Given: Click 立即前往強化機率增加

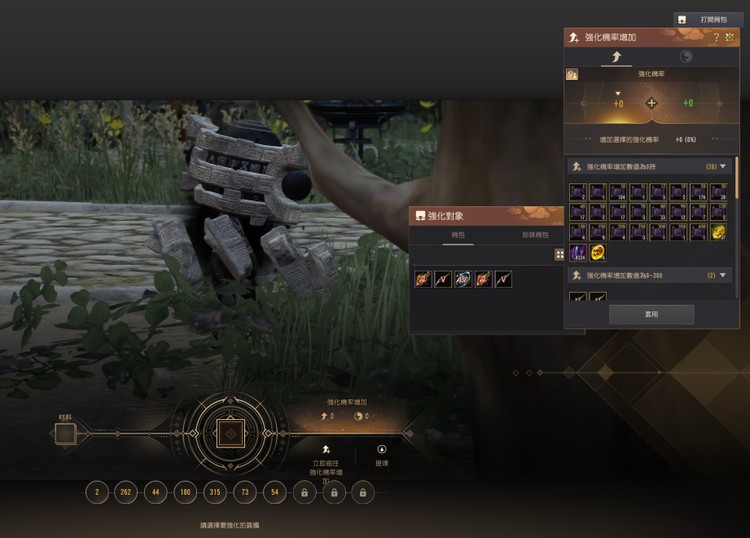Looking at the screenshot, I should tap(326, 460).
